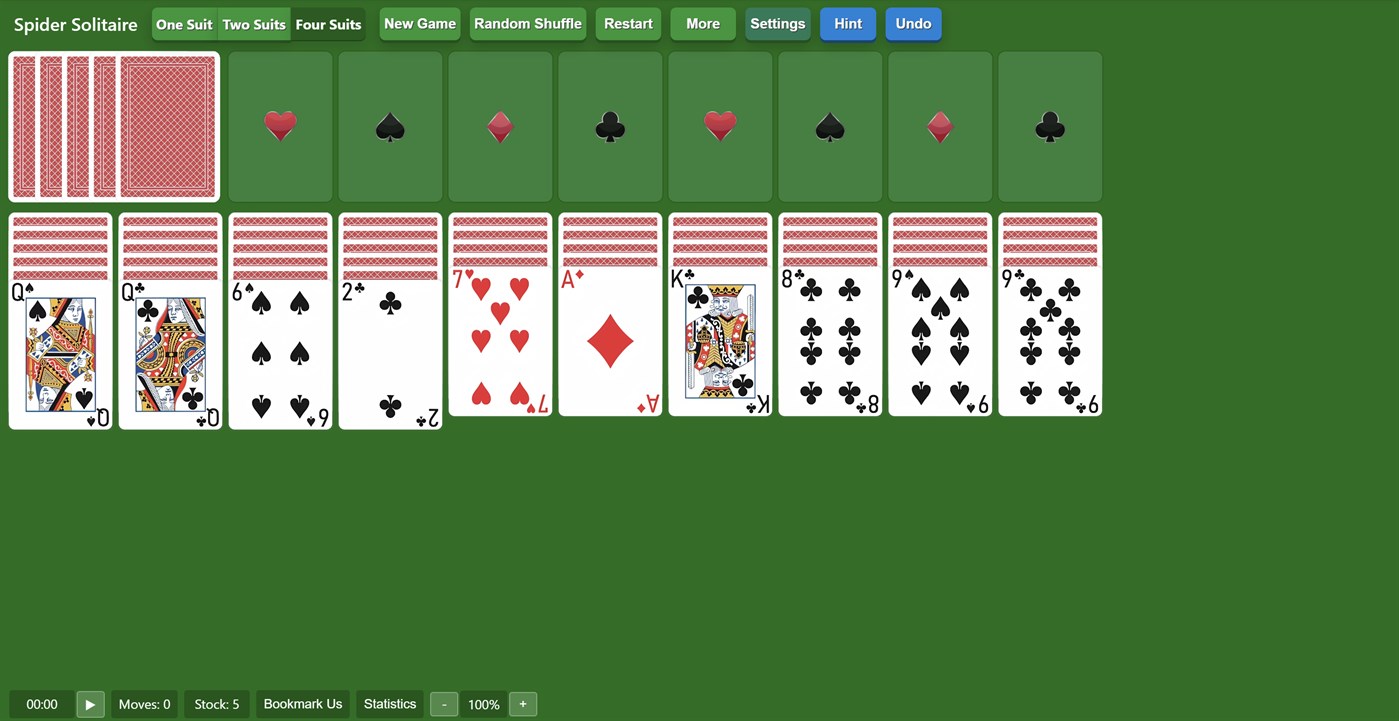1399x721 pixels.
Task: Select the first diamond foundation placeholder
Action: [x=500, y=126]
